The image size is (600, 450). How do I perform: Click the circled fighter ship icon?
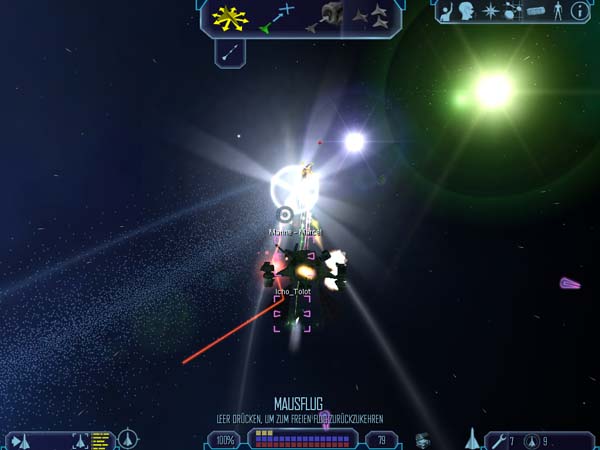point(128,439)
